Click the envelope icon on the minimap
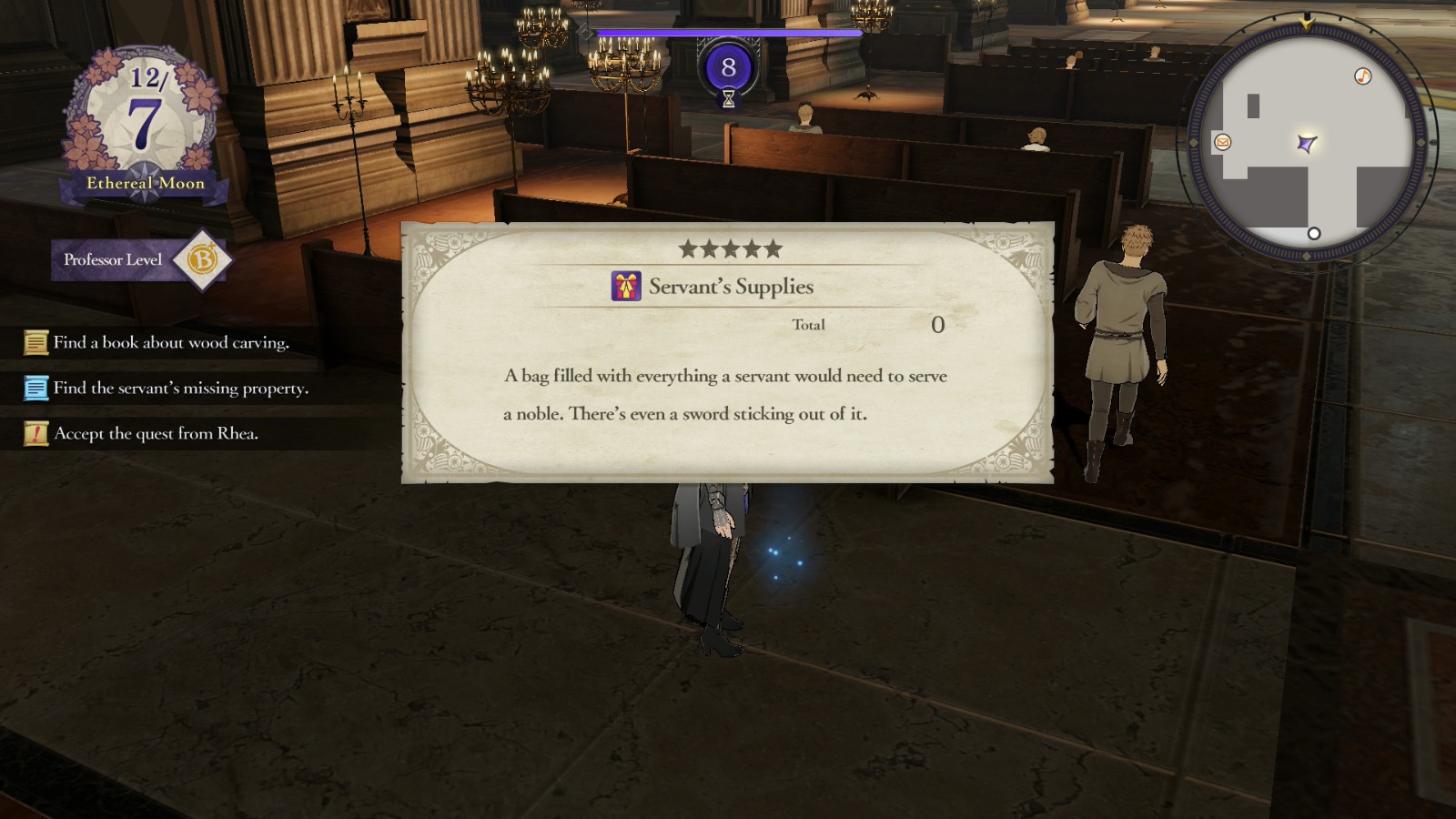 tap(1222, 142)
